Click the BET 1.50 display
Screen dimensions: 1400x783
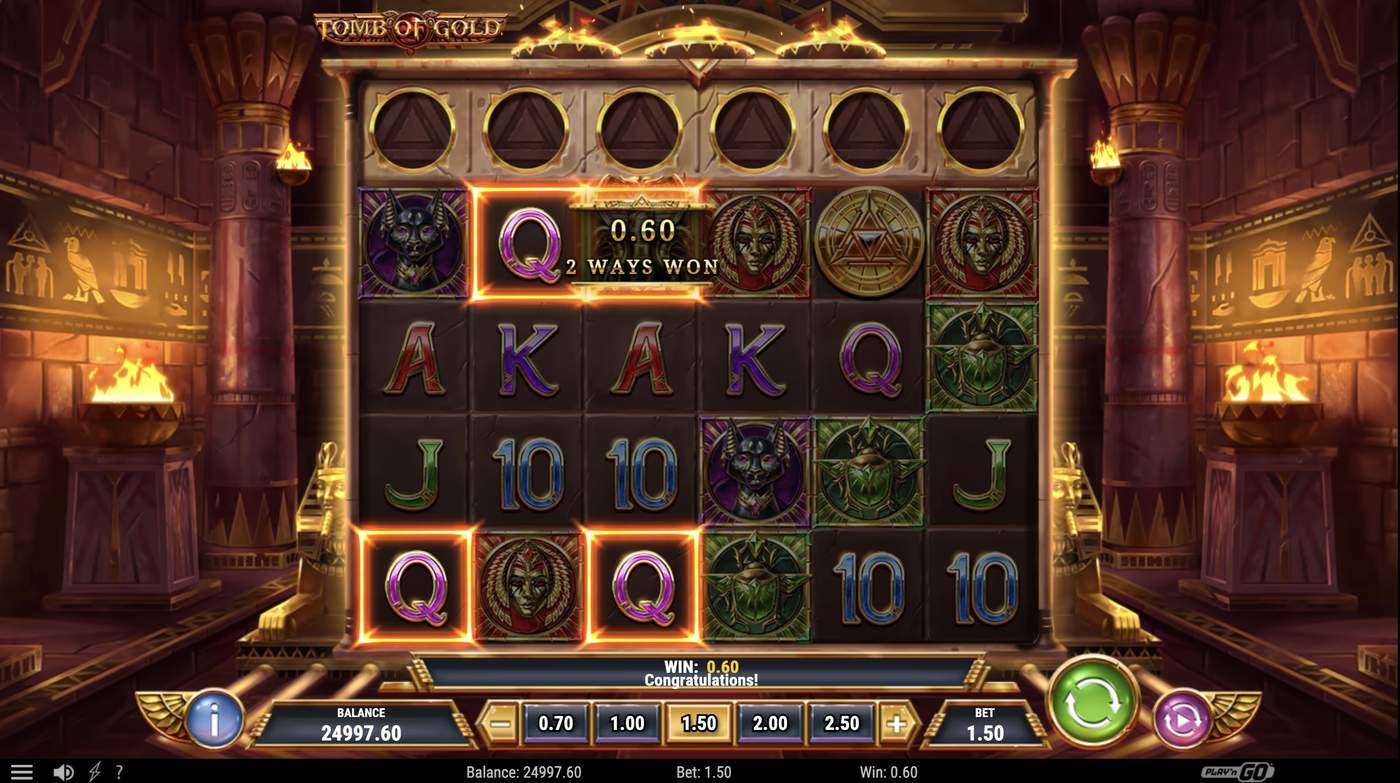coord(984,722)
